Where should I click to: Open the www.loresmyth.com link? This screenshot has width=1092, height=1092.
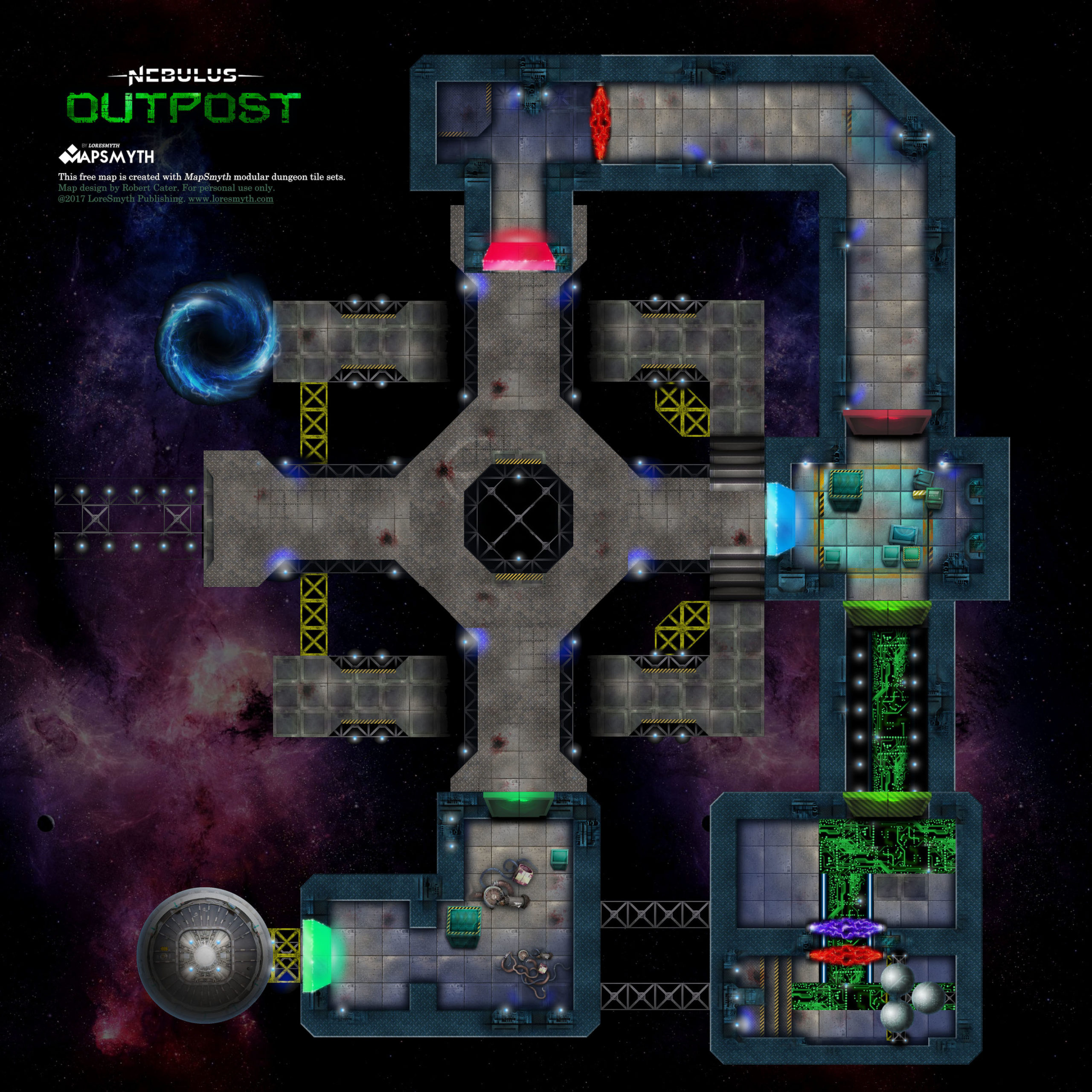(231, 199)
